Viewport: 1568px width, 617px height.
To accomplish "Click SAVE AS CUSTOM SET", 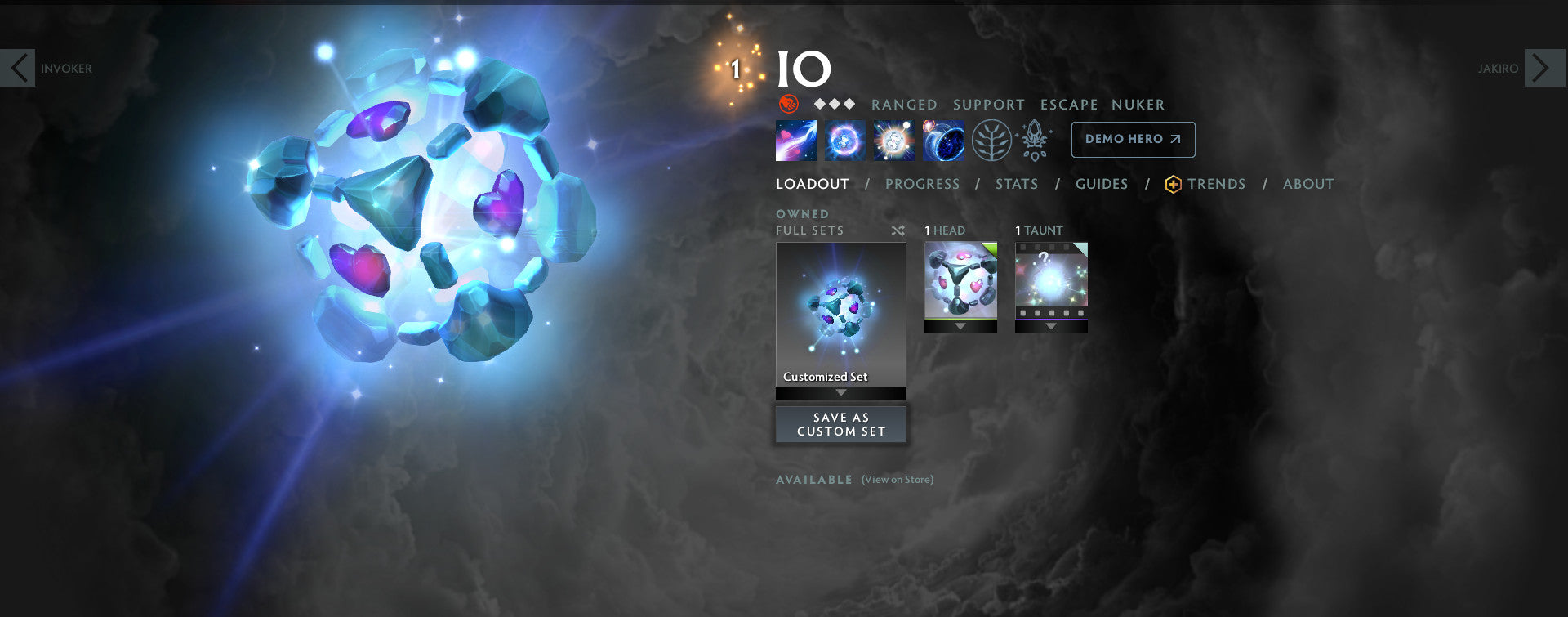I will click(840, 423).
